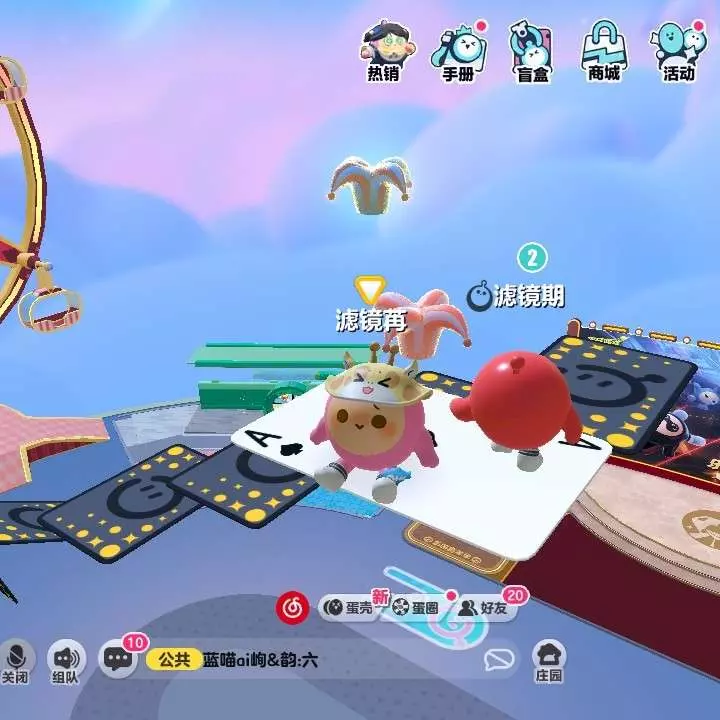Enter the 商城 shop

[x=604, y=50]
